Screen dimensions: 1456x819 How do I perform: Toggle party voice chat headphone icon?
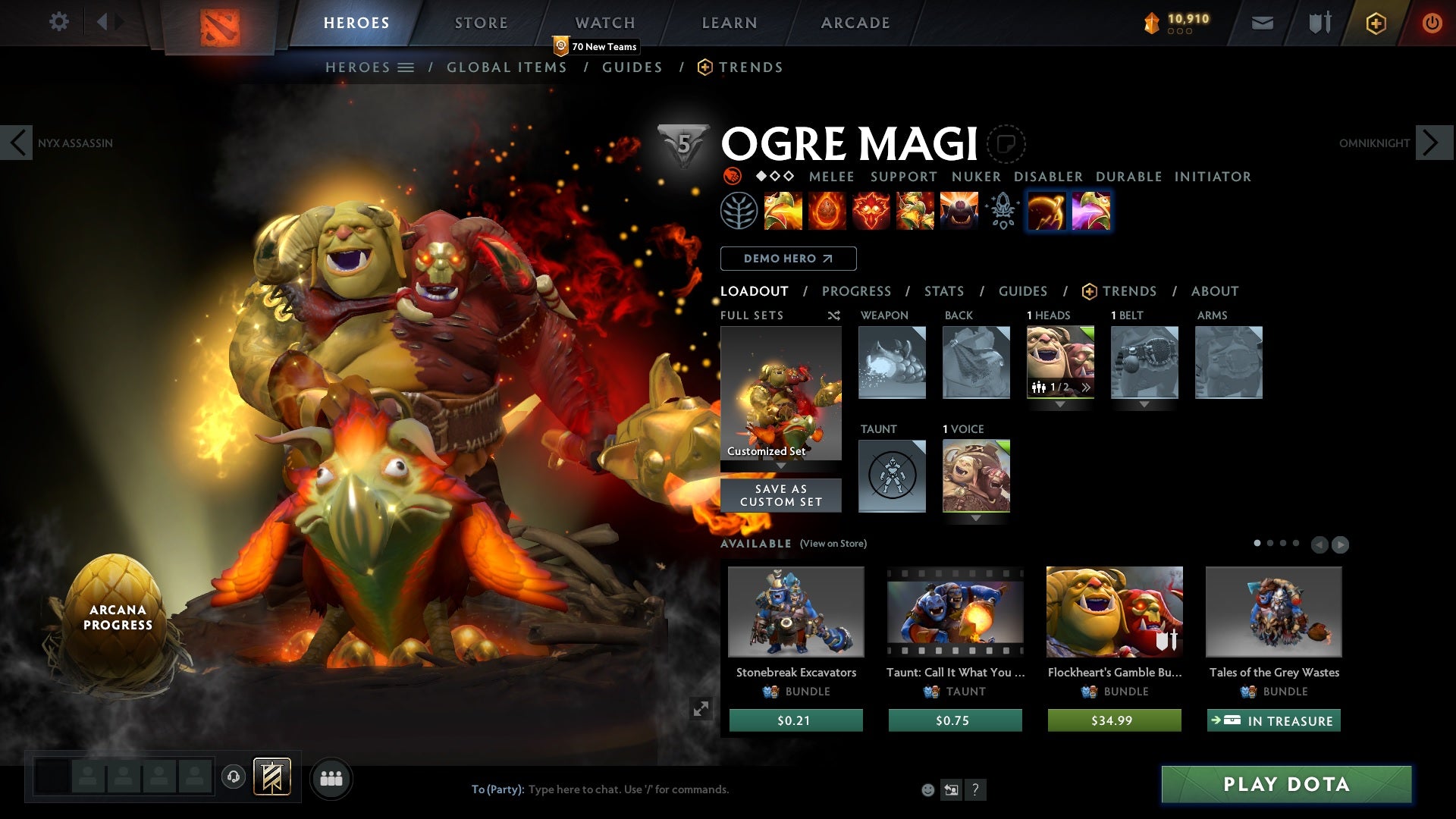(233, 775)
